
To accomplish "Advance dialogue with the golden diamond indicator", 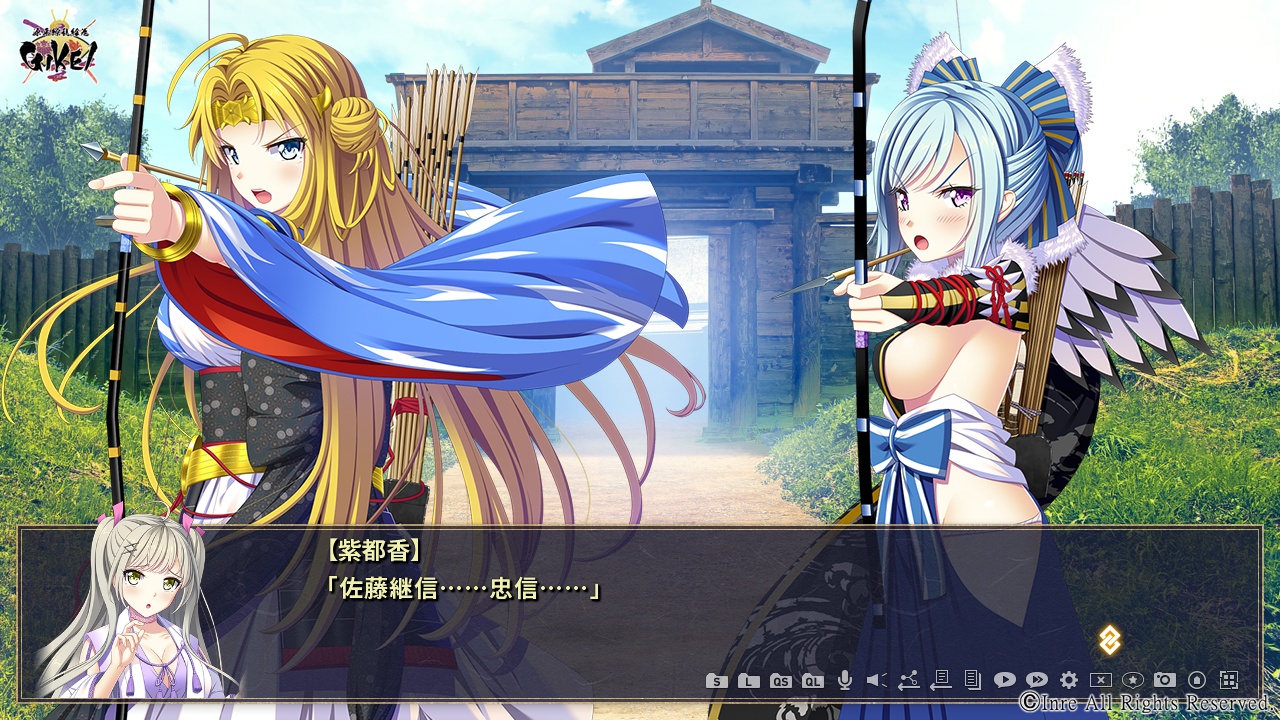I will click(1109, 640).
